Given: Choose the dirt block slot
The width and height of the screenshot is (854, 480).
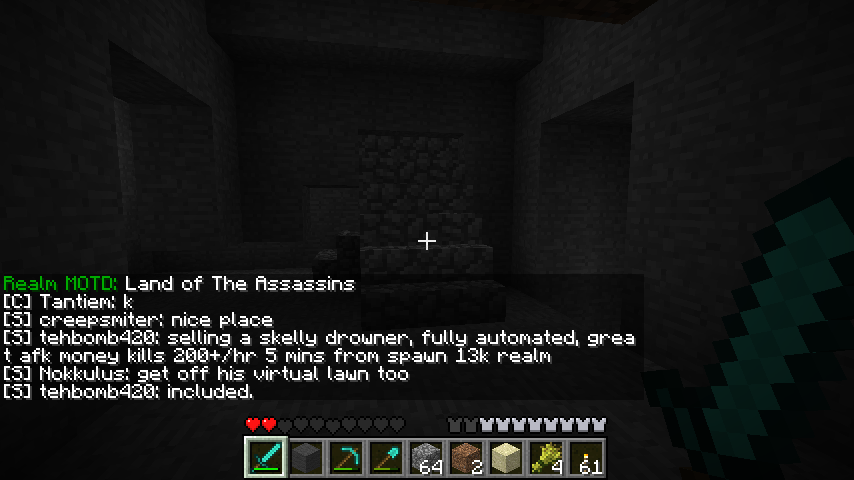Looking at the screenshot, I should click(x=467, y=458).
